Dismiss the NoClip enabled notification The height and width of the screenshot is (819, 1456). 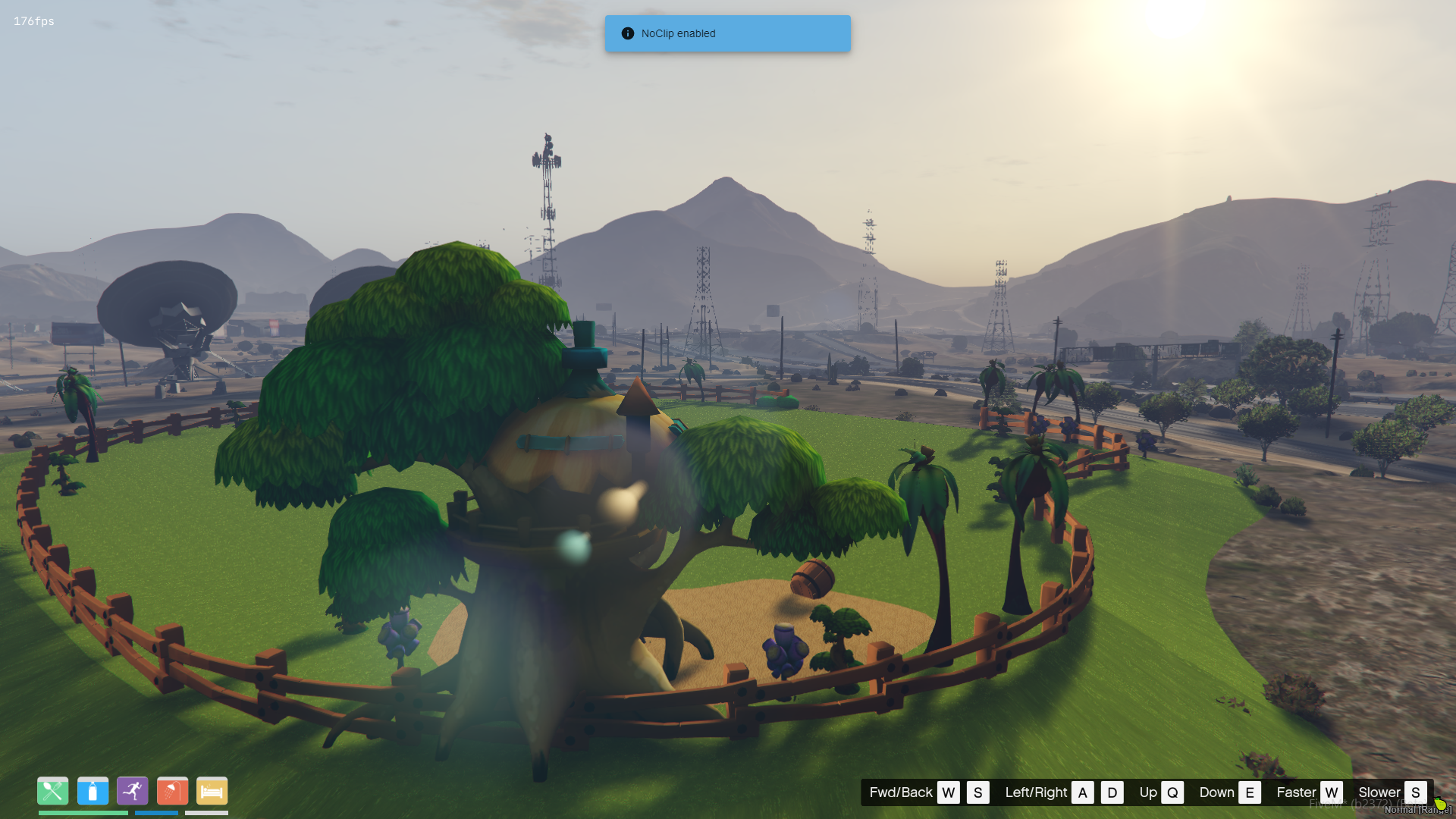[x=726, y=33]
